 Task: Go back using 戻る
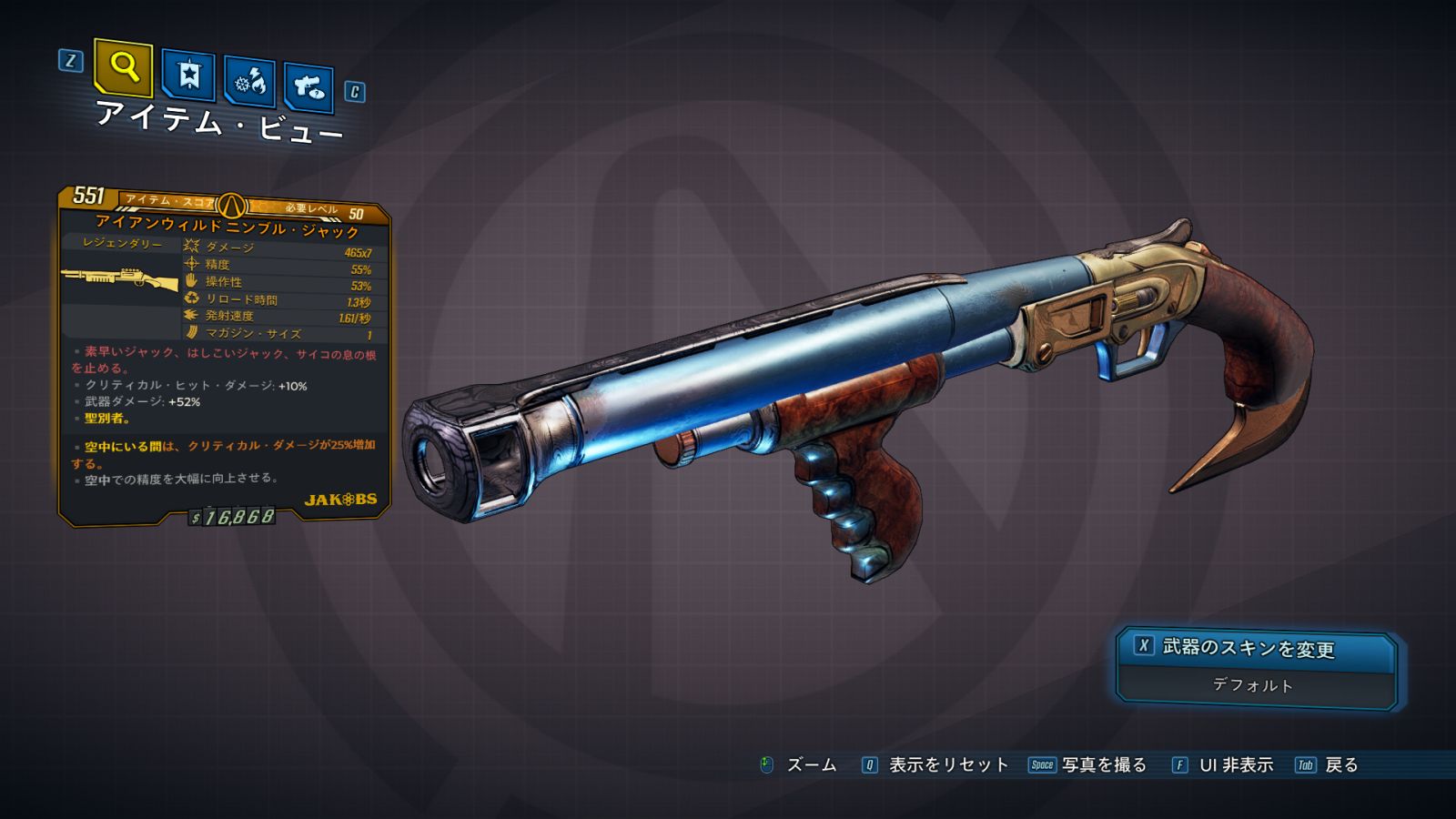click(1340, 765)
